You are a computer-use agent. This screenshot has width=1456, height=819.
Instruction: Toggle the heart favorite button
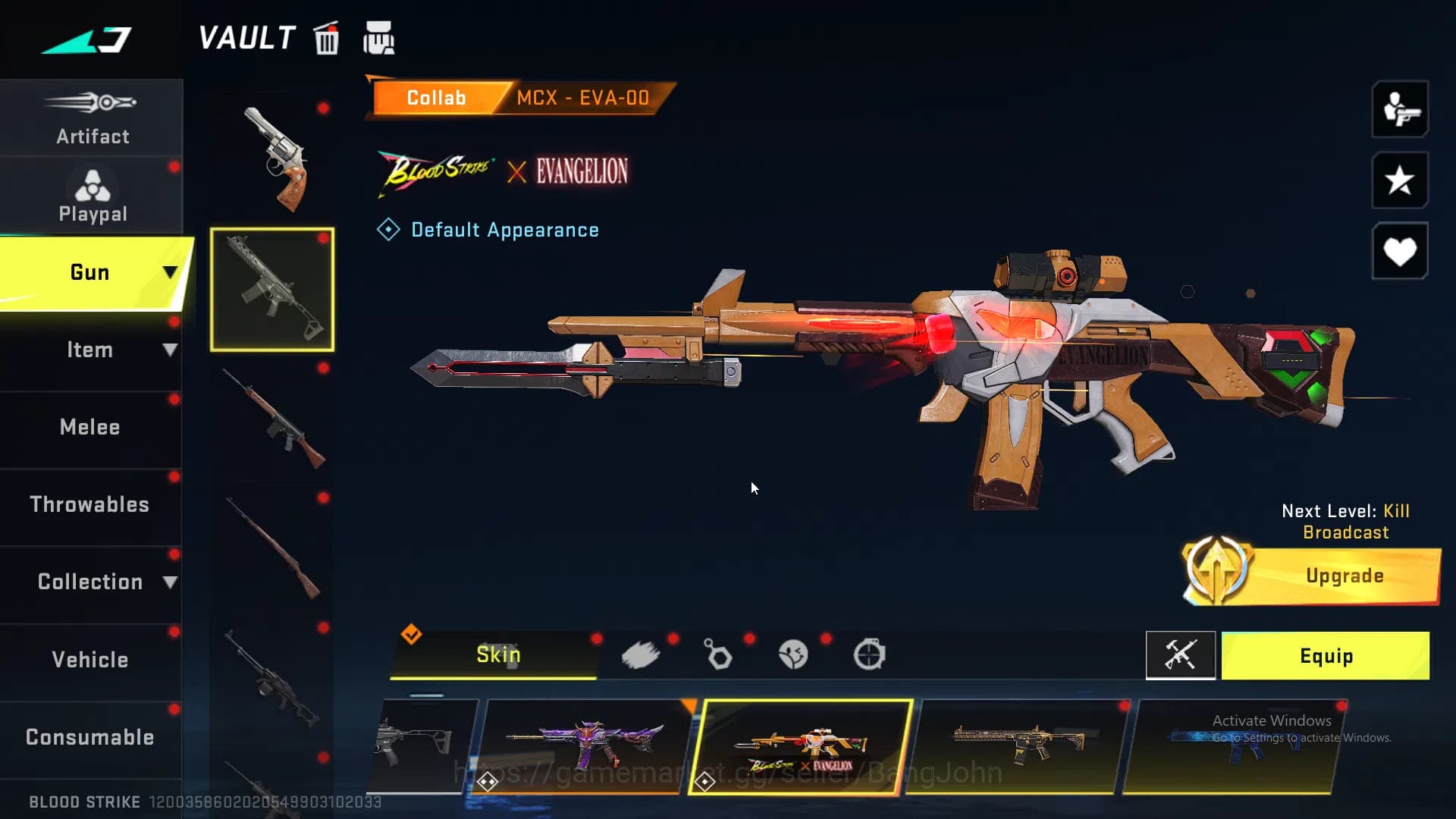point(1399,252)
